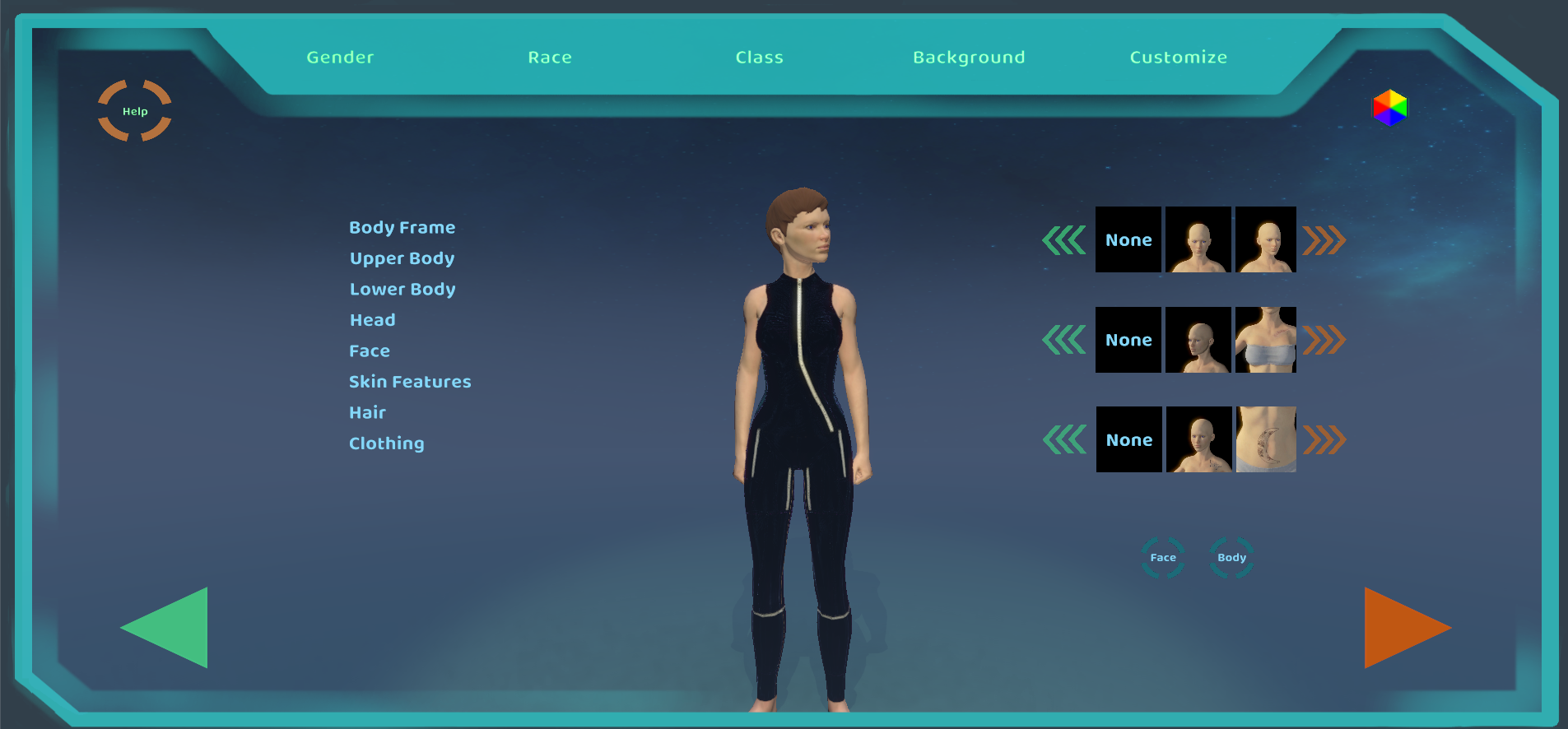The width and height of the screenshot is (1568, 729).
Task: Switch to the Gender tab
Action: [x=340, y=58]
